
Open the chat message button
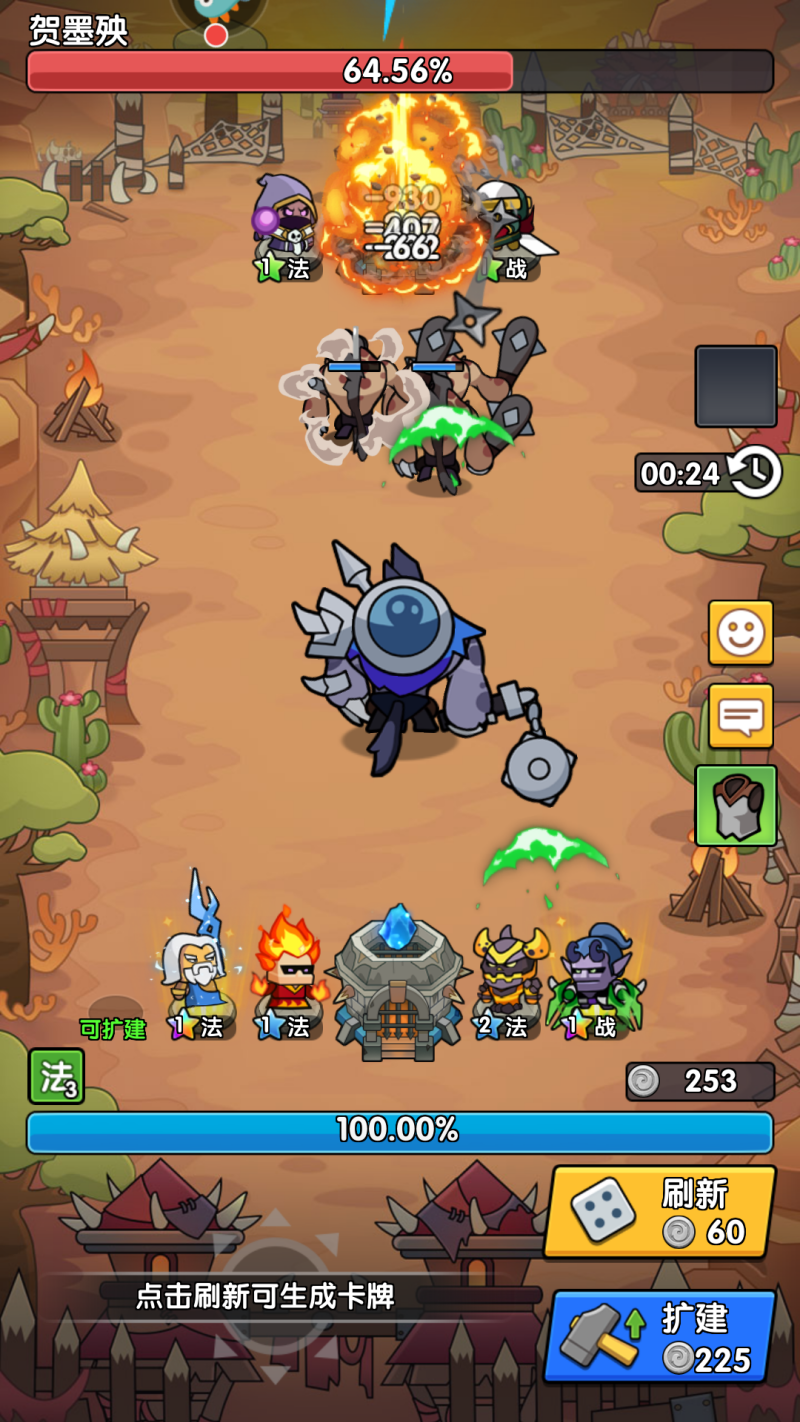point(741,716)
